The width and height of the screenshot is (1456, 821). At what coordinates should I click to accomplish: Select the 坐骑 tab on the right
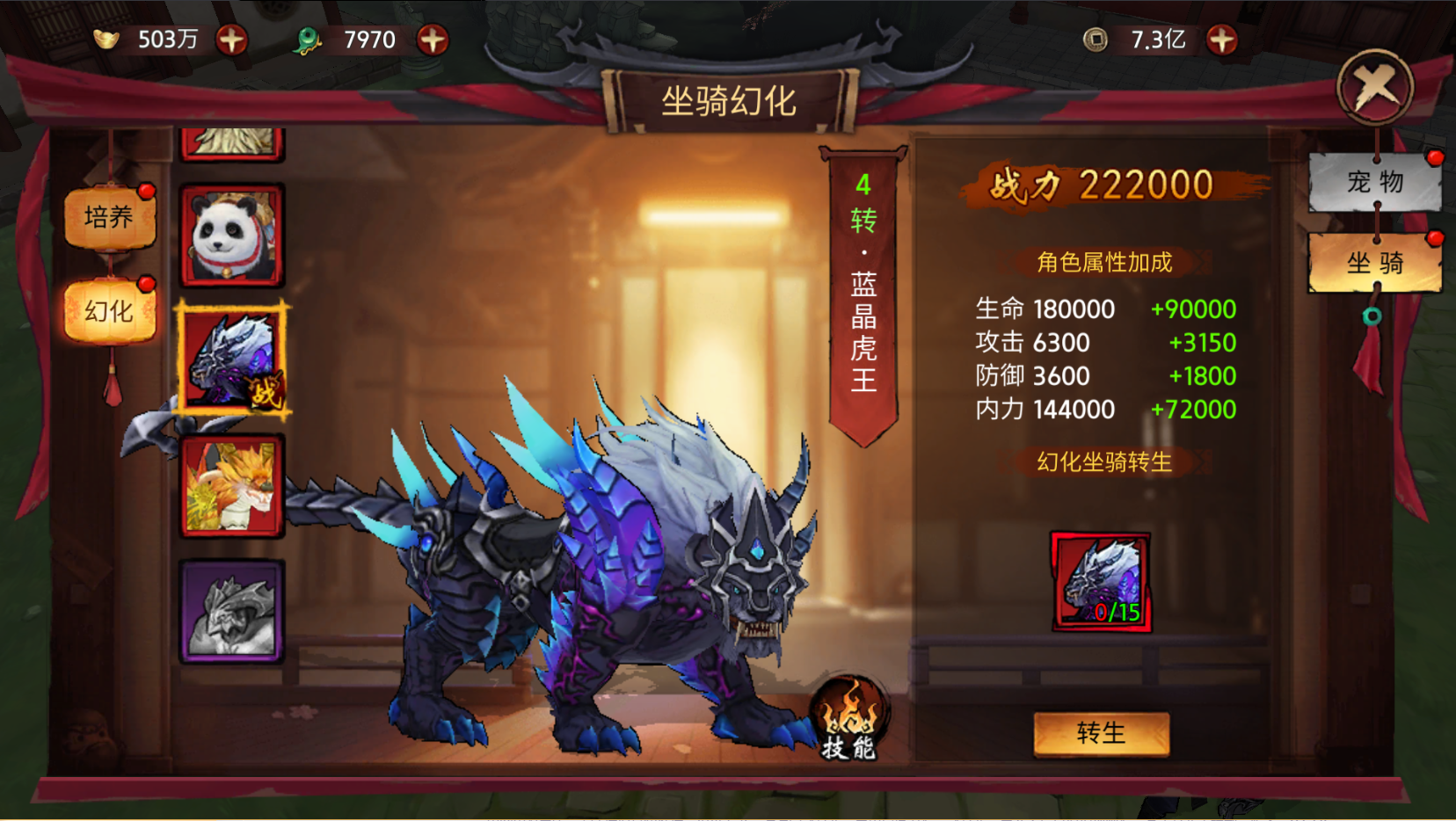[1374, 263]
